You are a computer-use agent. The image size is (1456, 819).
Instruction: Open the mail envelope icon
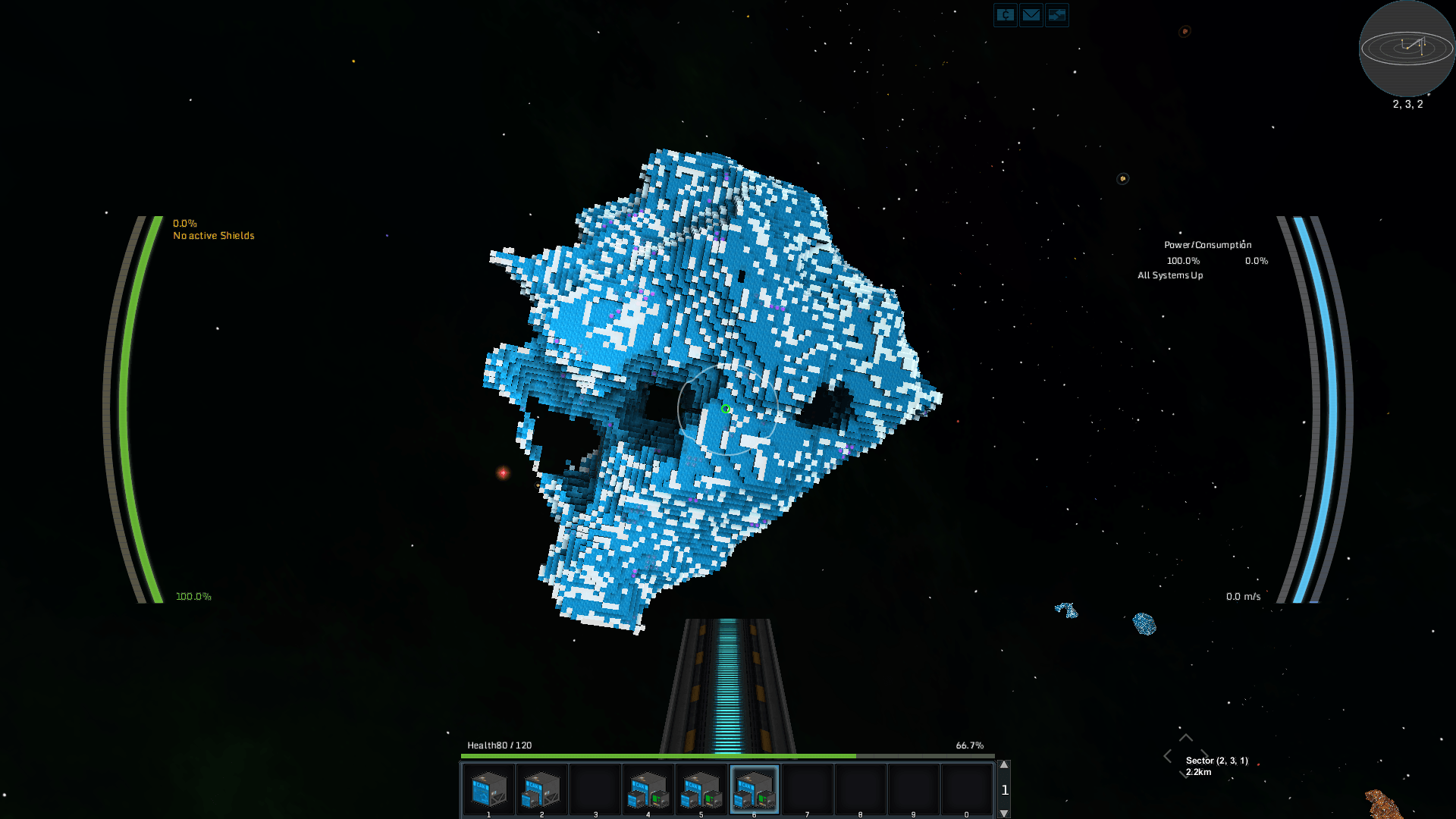pyautogui.click(x=1031, y=15)
